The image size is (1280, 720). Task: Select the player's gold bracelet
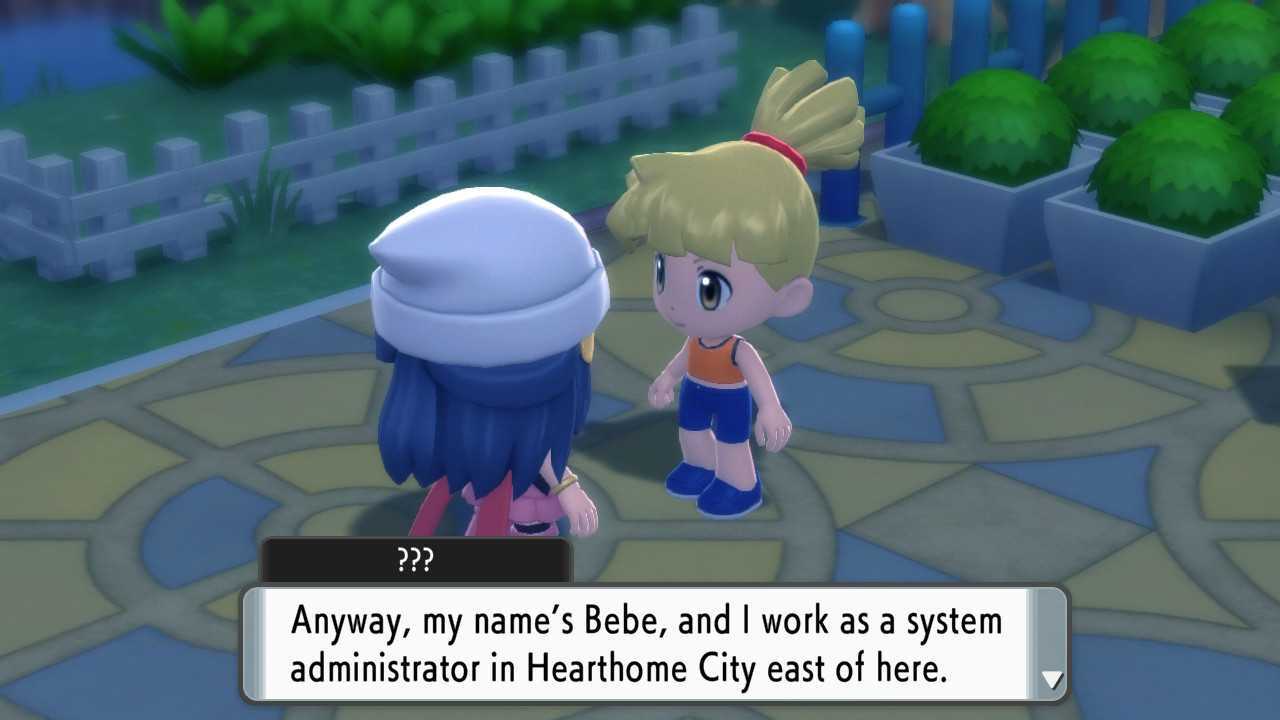[x=564, y=484]
